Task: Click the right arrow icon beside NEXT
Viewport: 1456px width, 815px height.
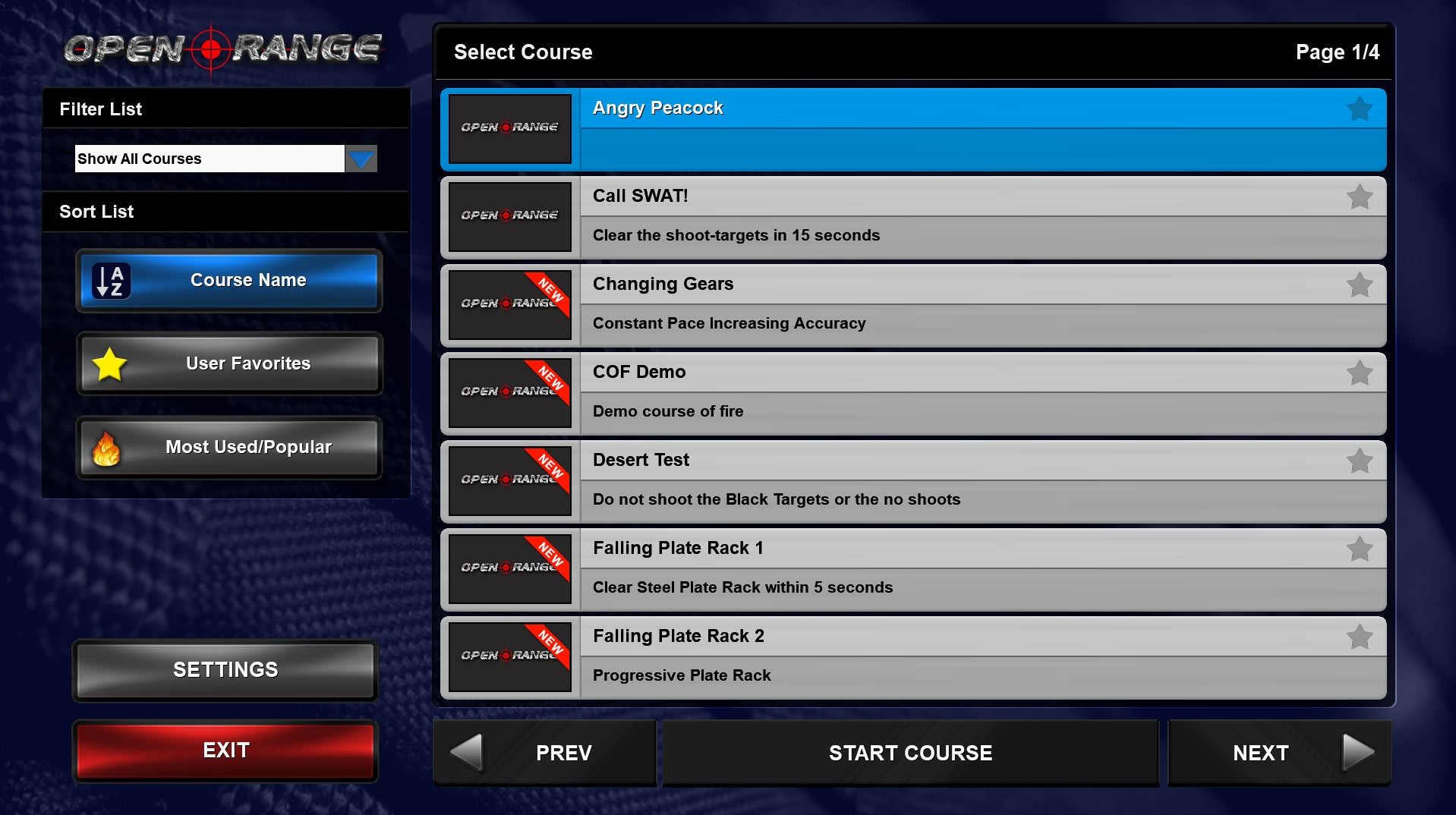Action: (x=1358, y=752)
